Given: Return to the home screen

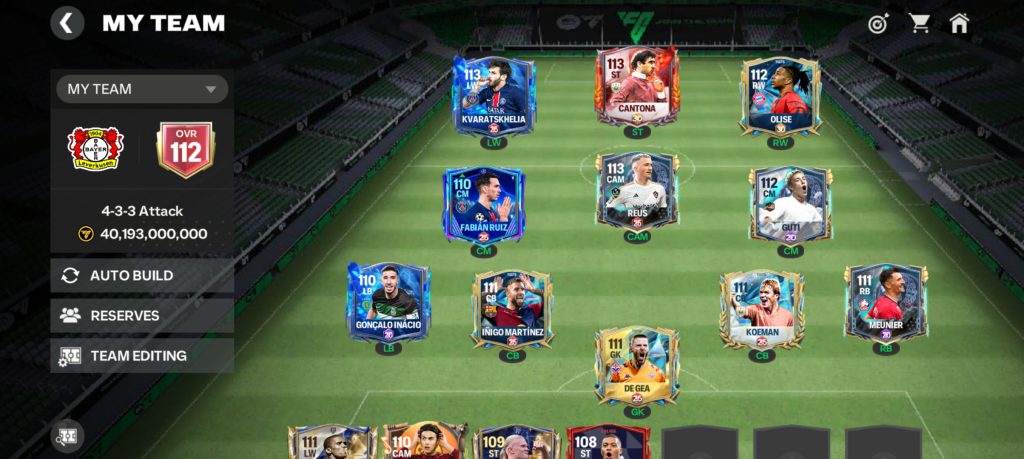Looking at the screenshot, I should point(959,23).
